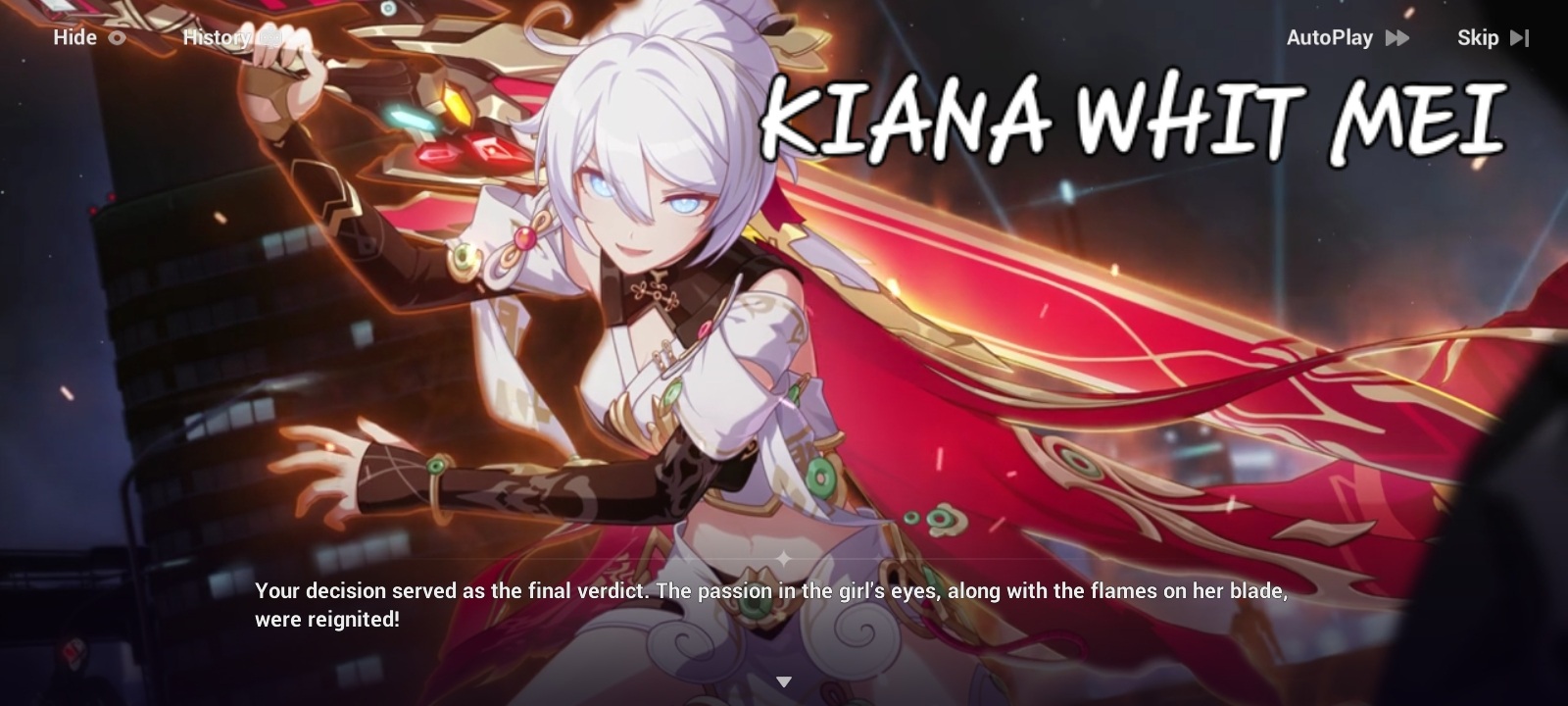The height and width of the screenshot is (706, 1568).
Task: Toggle interface visibility using the eye control
Action: [x=117, y=37]
